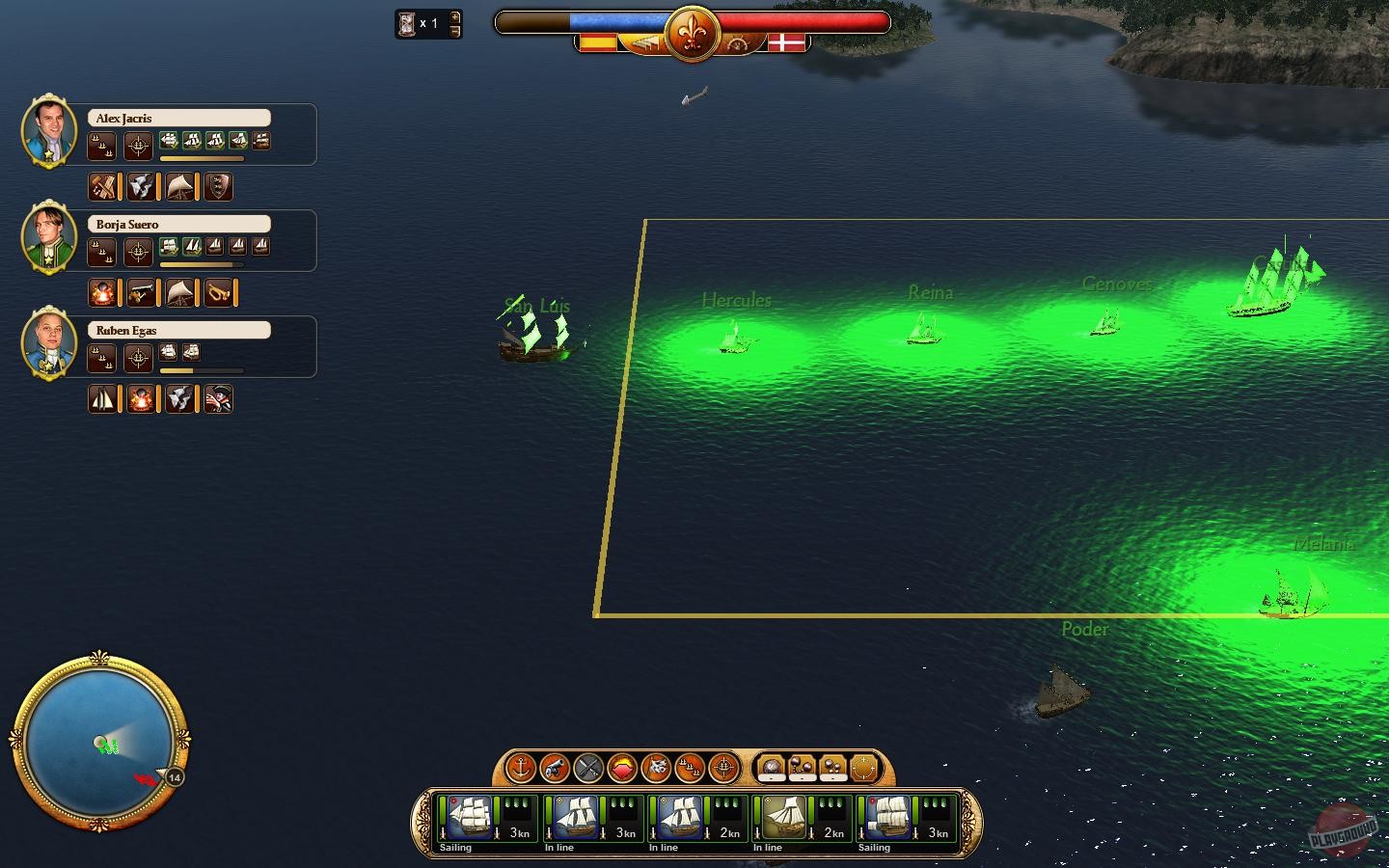The width and height of the screenshot is (1389, 868).
Task: Enable round shot ammunition type
Action: coord(772,765)
